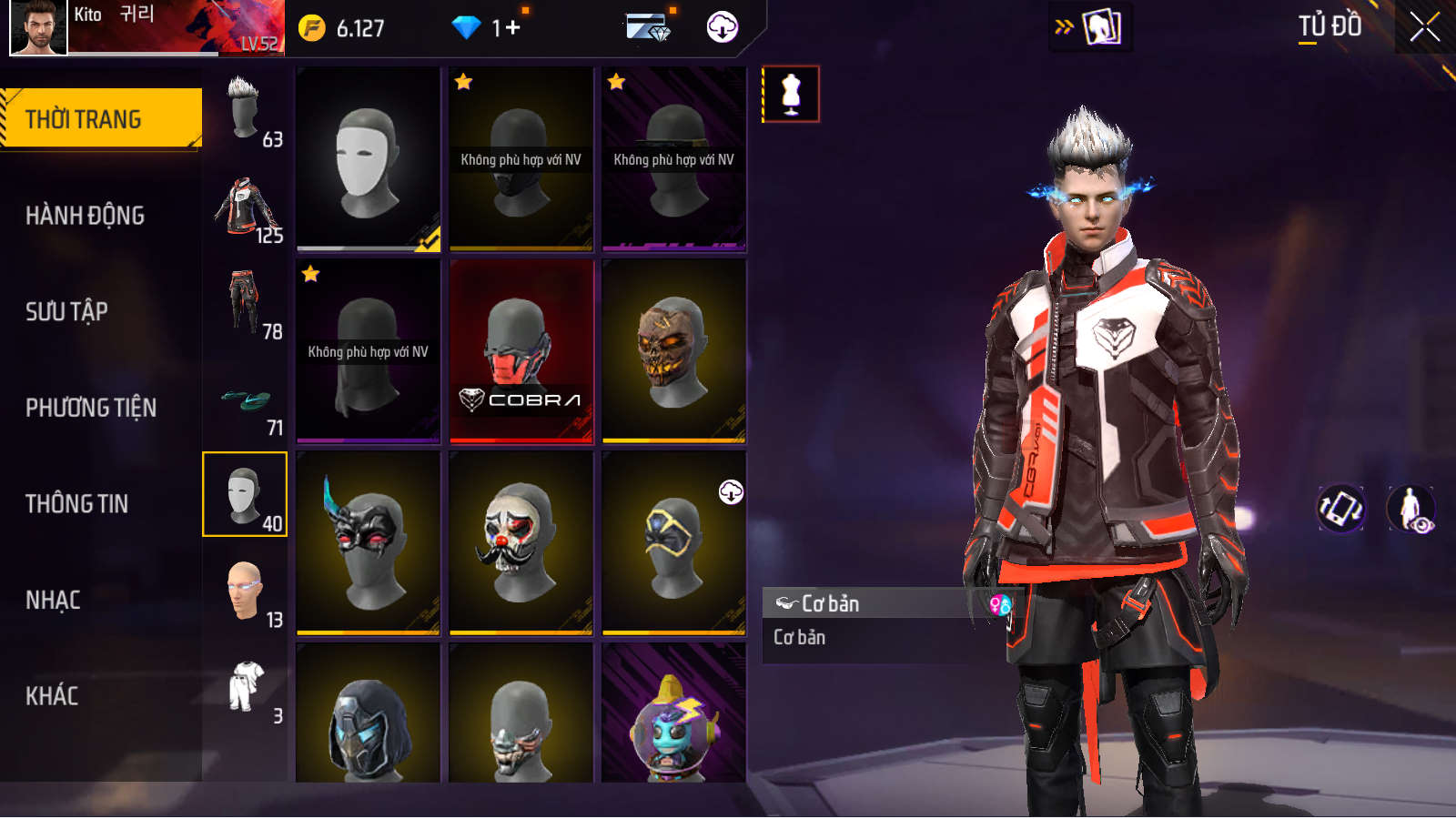Open the PHƯƠNG TIỆN section
This screenshot has height=819, width=1456.
(91, 408)
